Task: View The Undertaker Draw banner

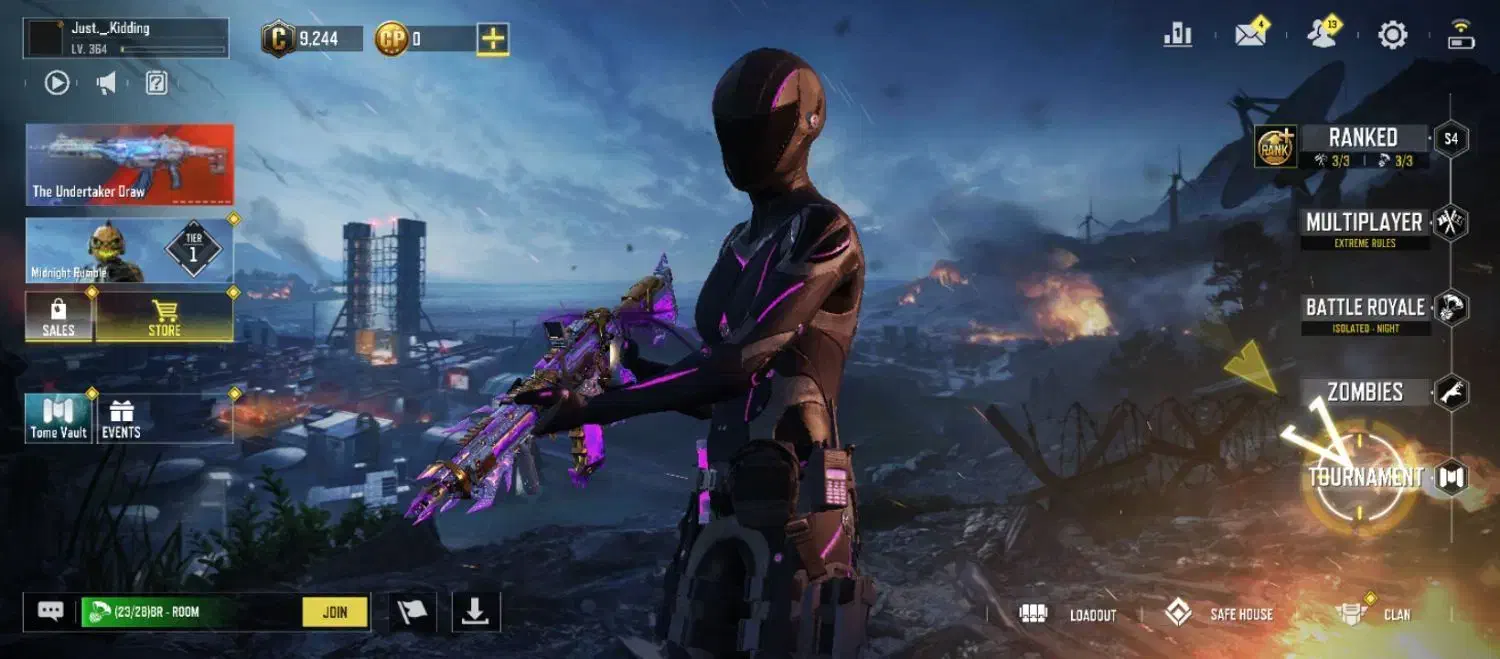Action: pyautogui.click(x=130, y=164)
